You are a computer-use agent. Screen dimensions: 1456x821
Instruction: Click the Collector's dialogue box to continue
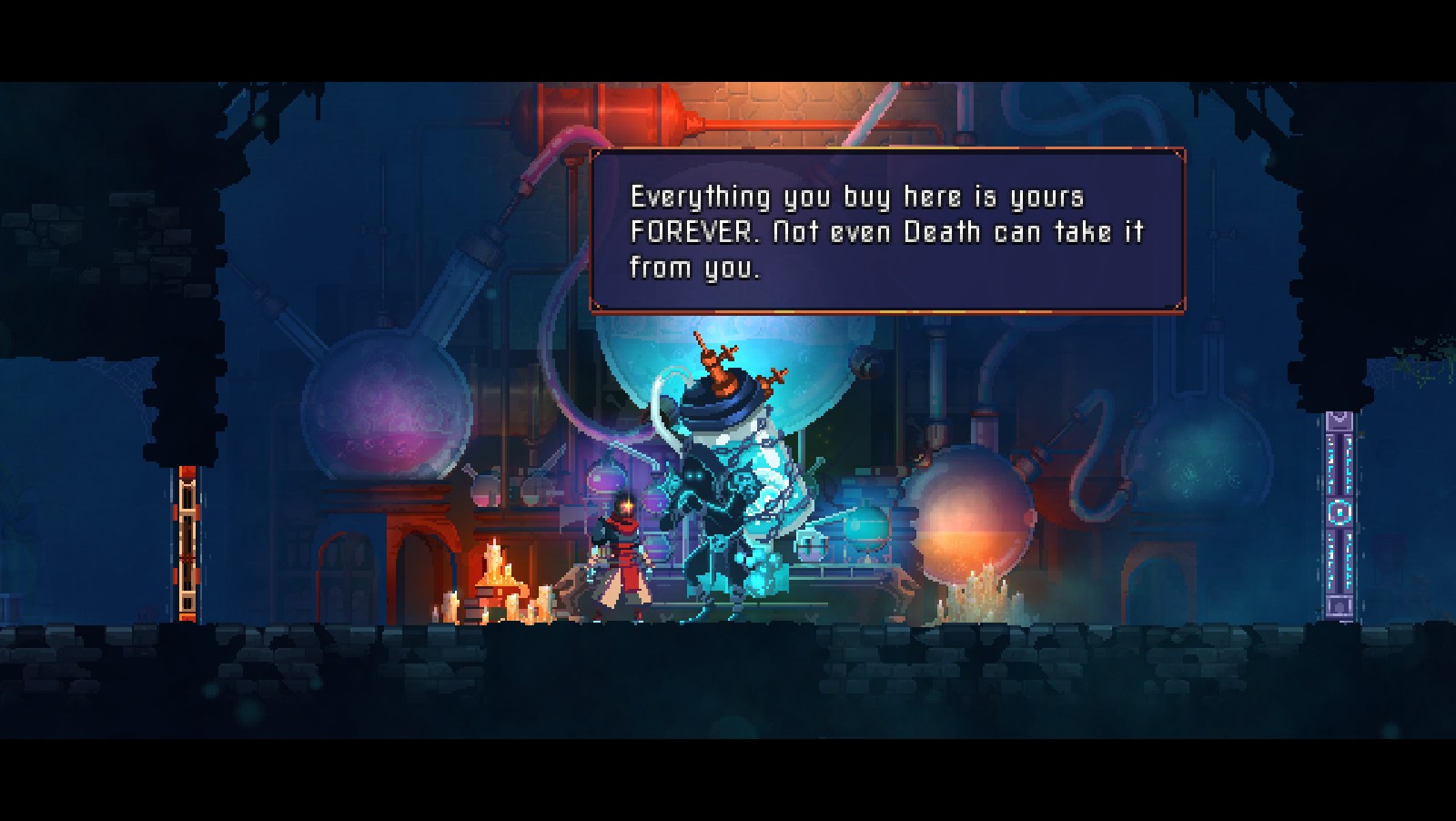[x=887, y=231]
